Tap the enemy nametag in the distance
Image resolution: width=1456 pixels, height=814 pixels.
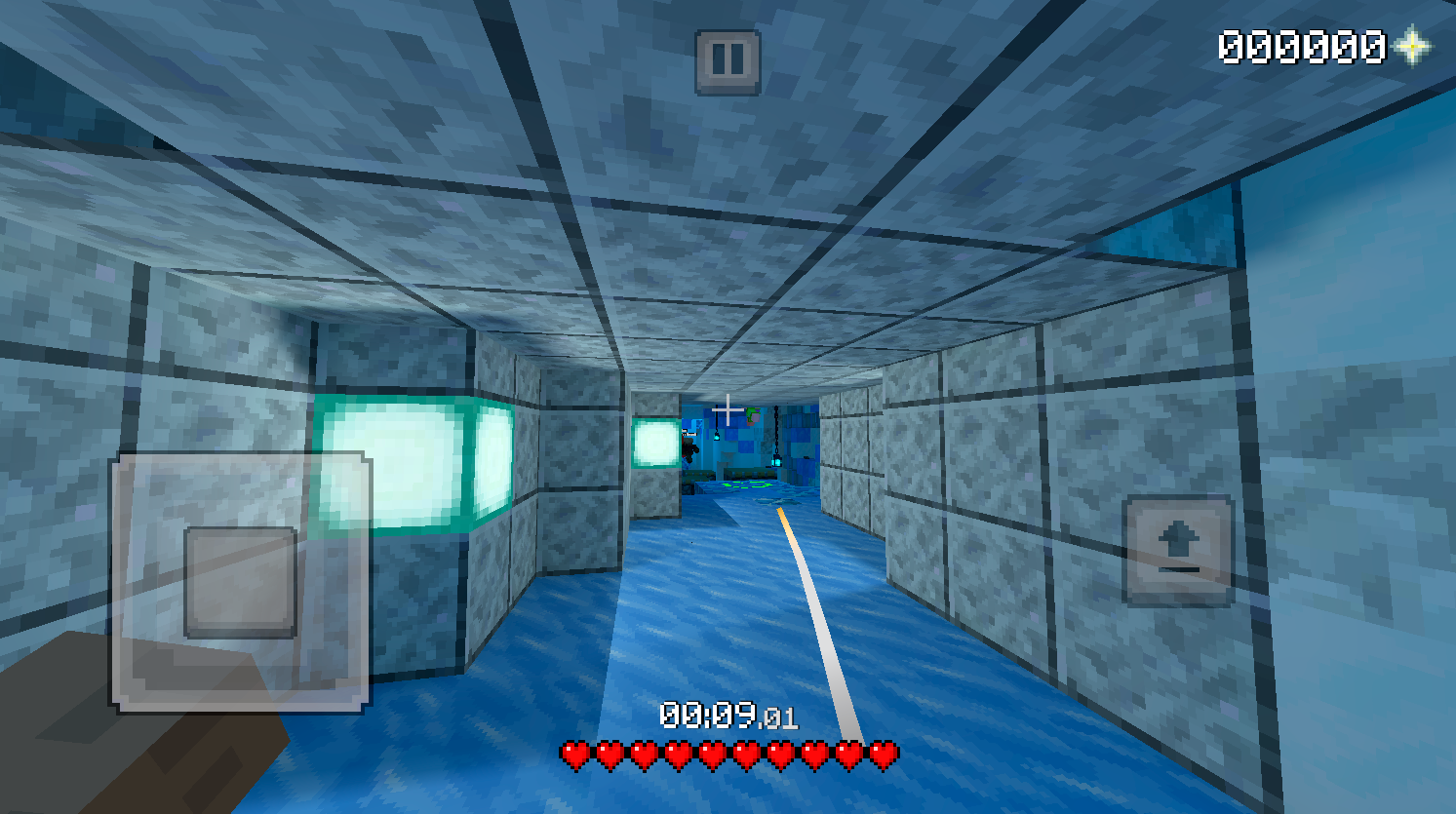(688, 432)
